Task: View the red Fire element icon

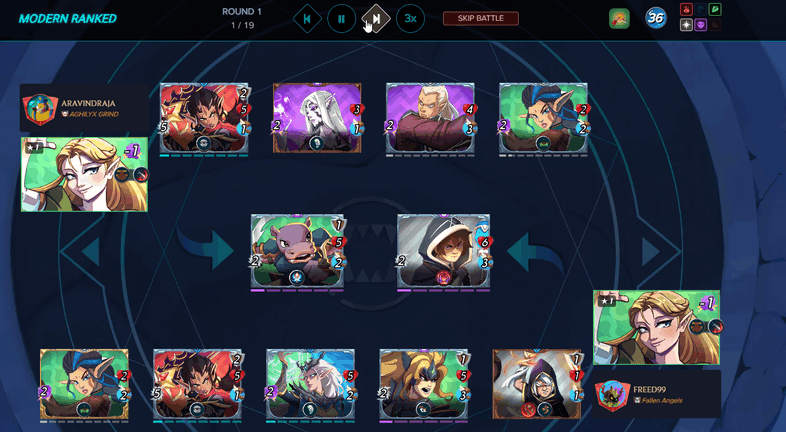Action: coord(686,10)
